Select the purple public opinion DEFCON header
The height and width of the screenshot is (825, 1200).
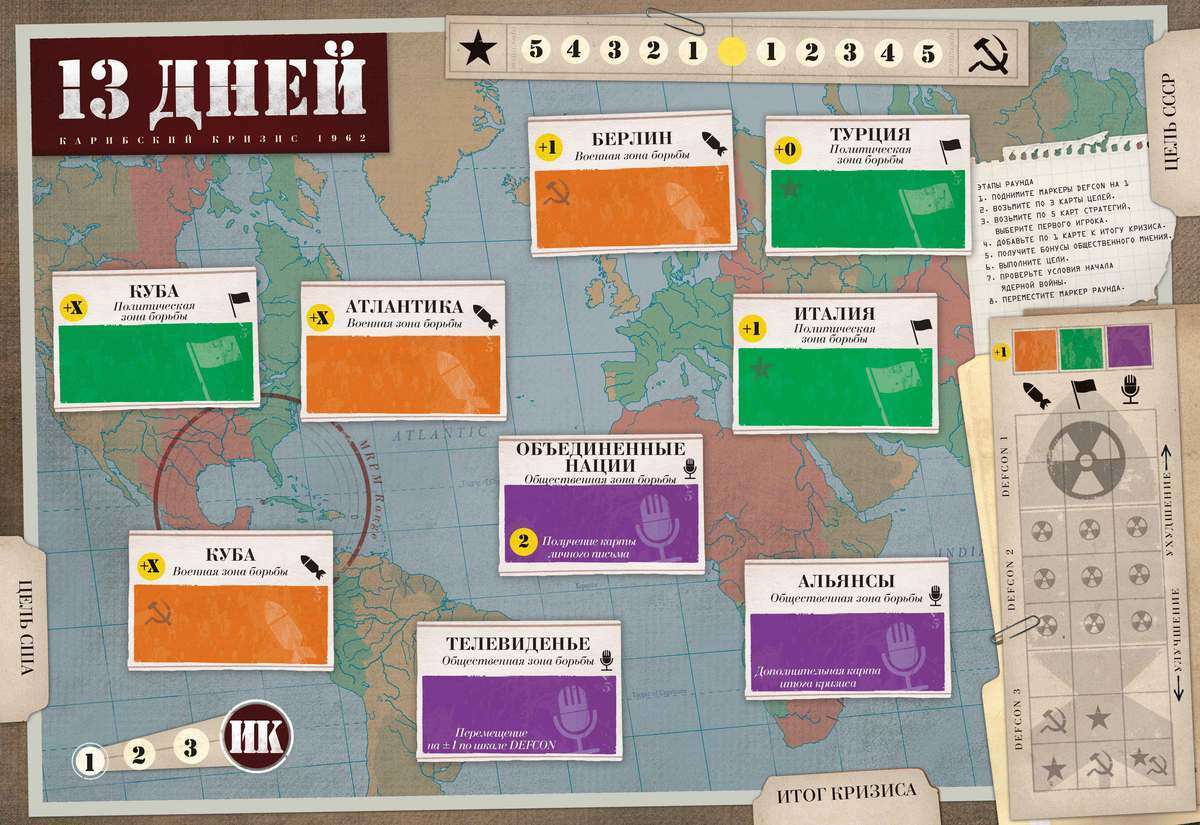(x=1129, y=347)
